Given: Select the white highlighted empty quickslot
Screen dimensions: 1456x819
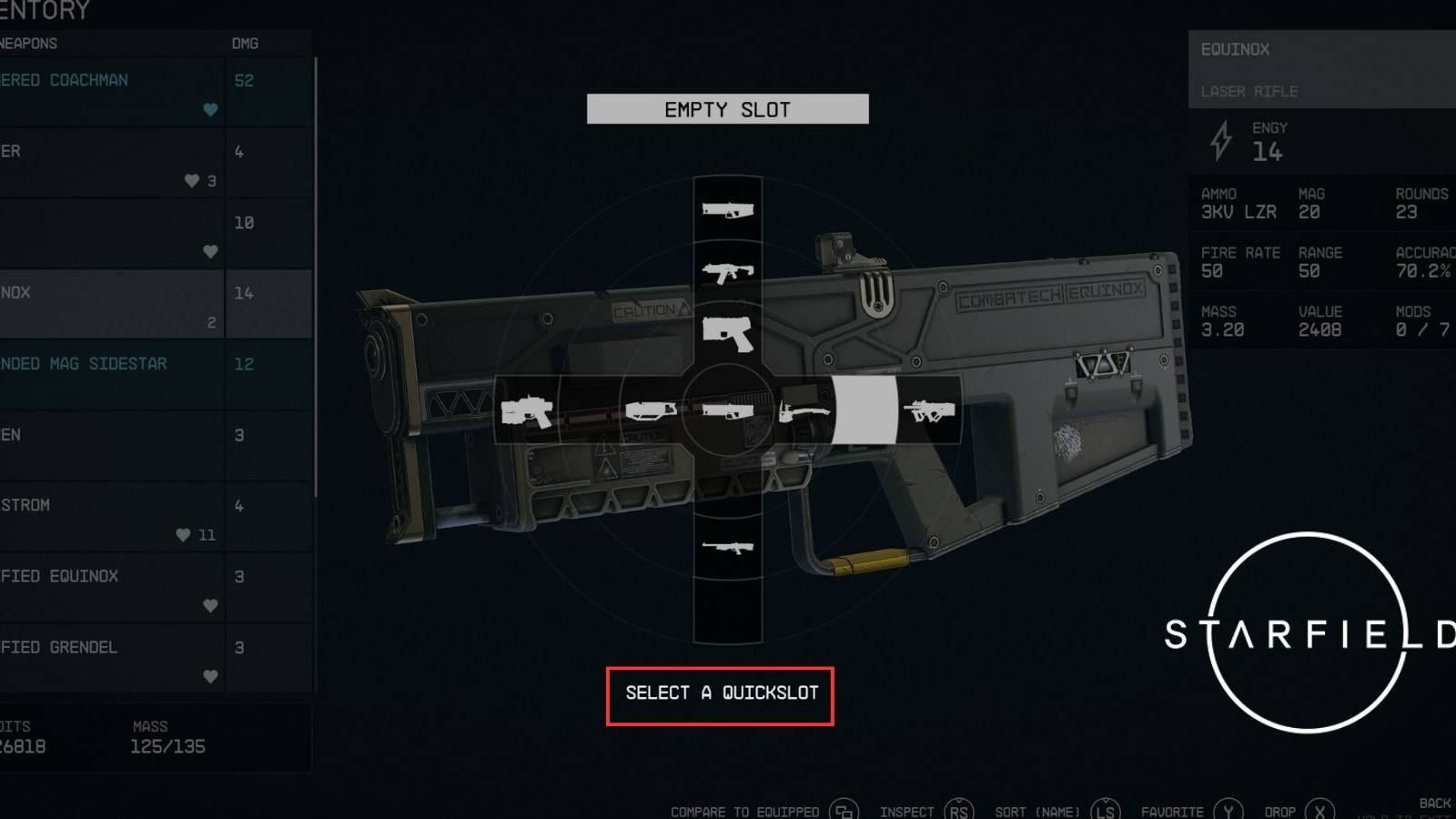Looking at the screenshot, I should tap(865, 408).
